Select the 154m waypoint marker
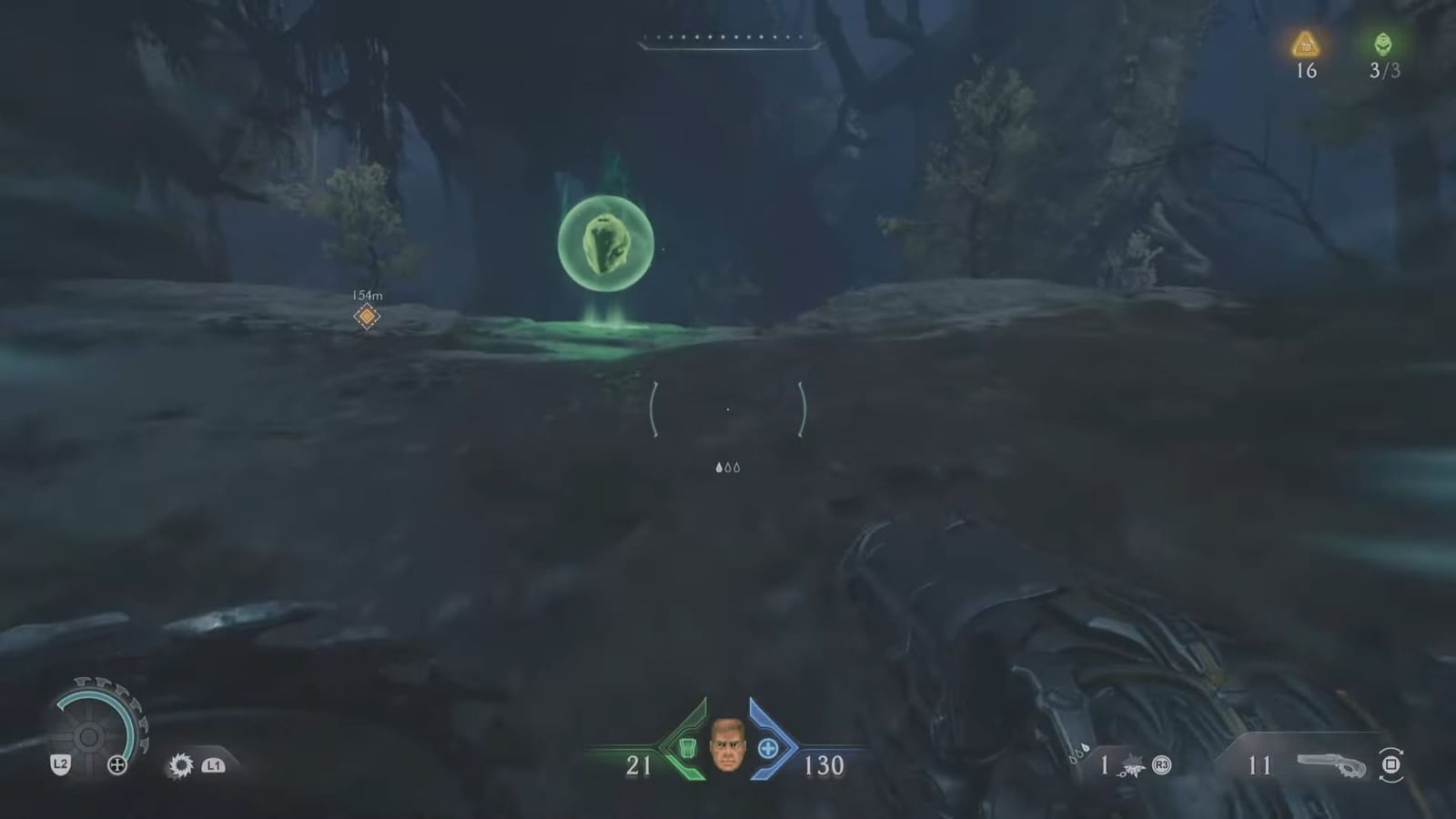 [x=368, y=316]
